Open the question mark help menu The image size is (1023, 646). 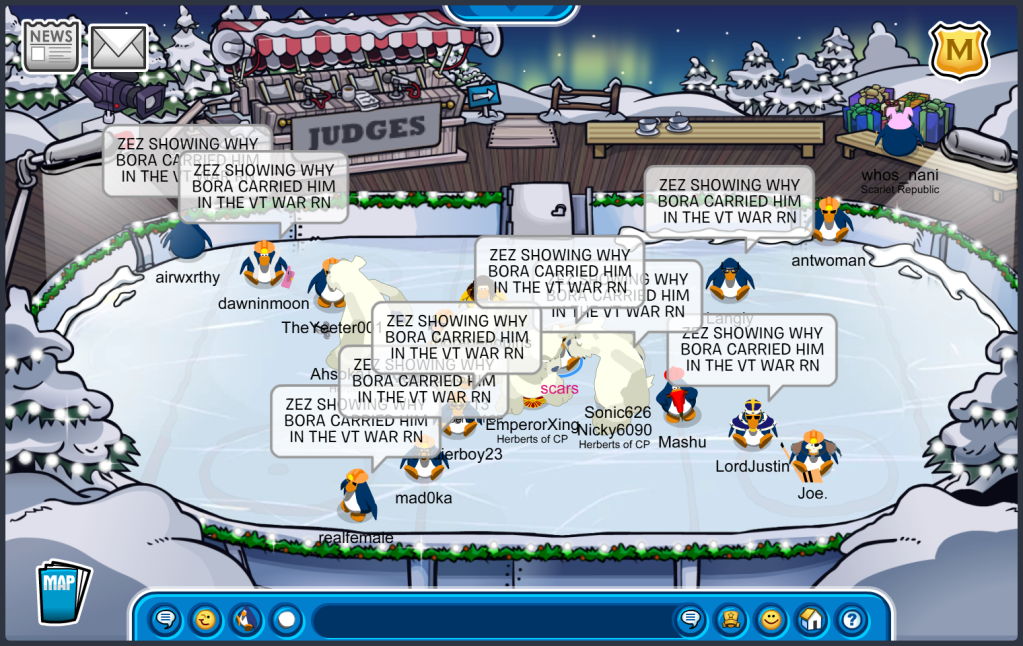(x=851, y=620)
